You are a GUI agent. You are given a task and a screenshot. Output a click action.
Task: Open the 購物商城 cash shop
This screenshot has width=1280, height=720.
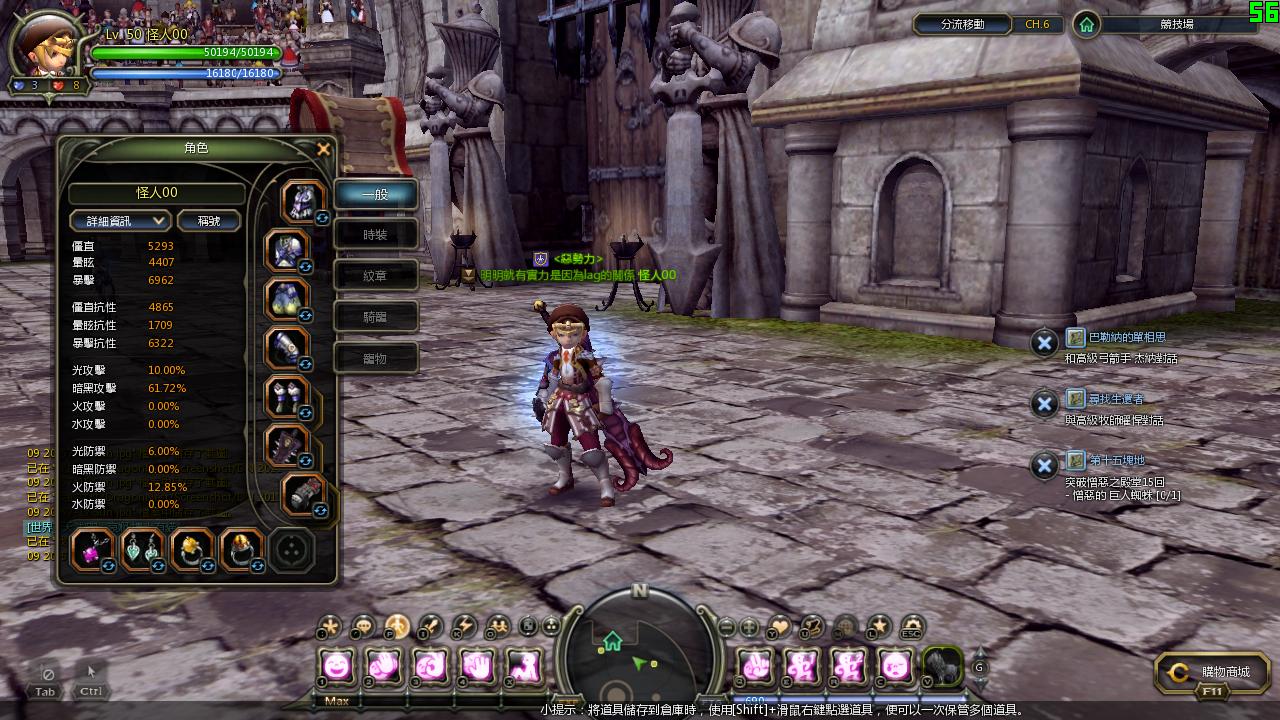(1213, 673)
